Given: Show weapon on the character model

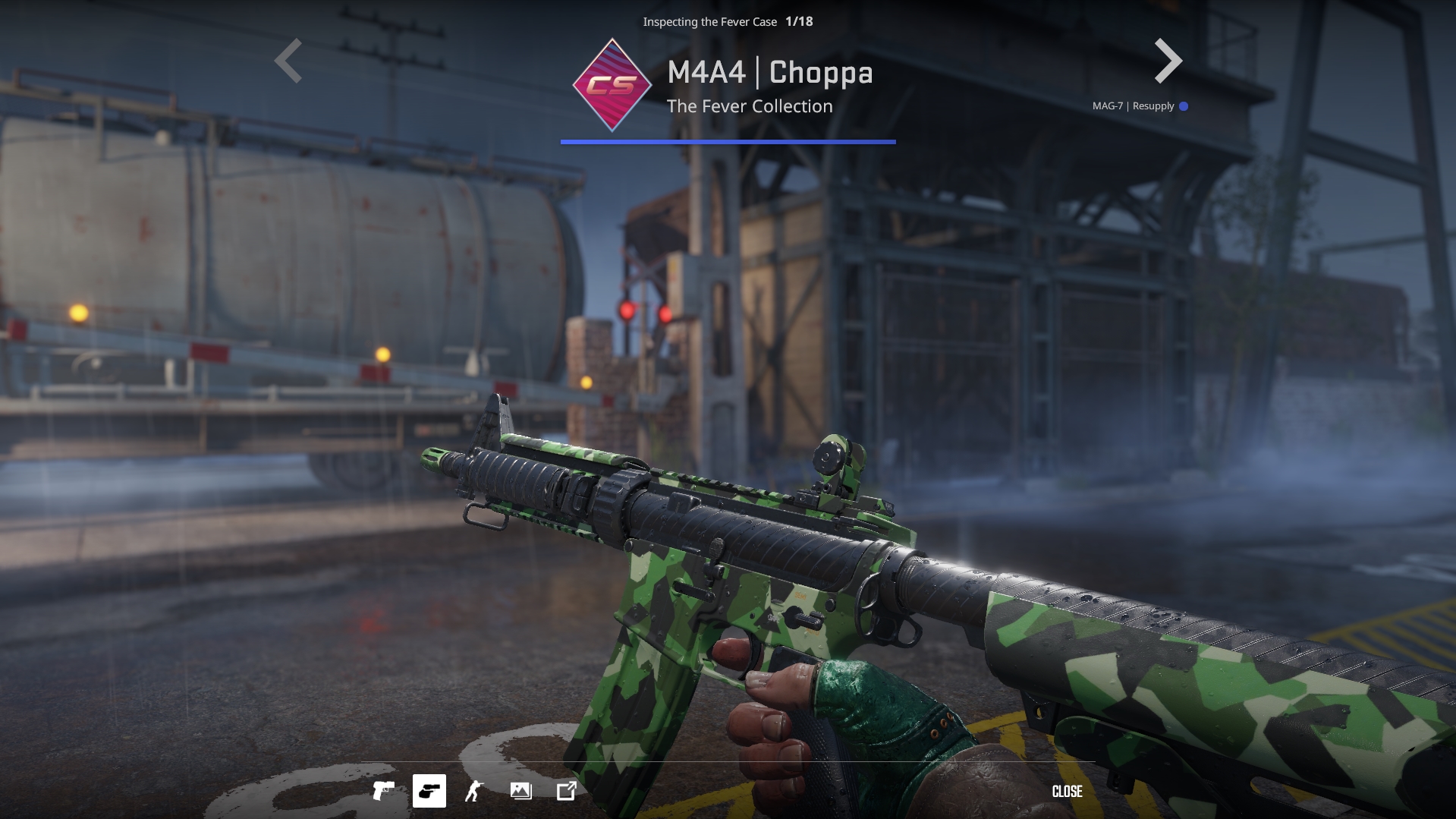Looking at the screenshot, I should [474, 791].
